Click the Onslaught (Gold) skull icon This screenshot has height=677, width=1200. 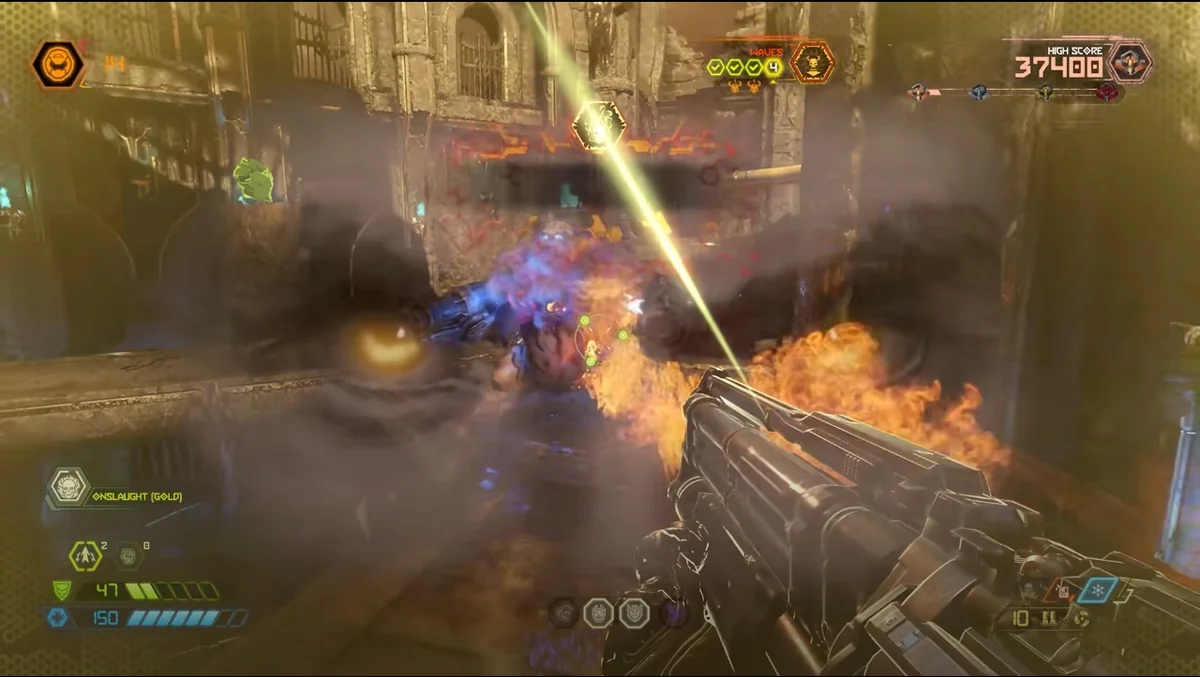point(69,487)
